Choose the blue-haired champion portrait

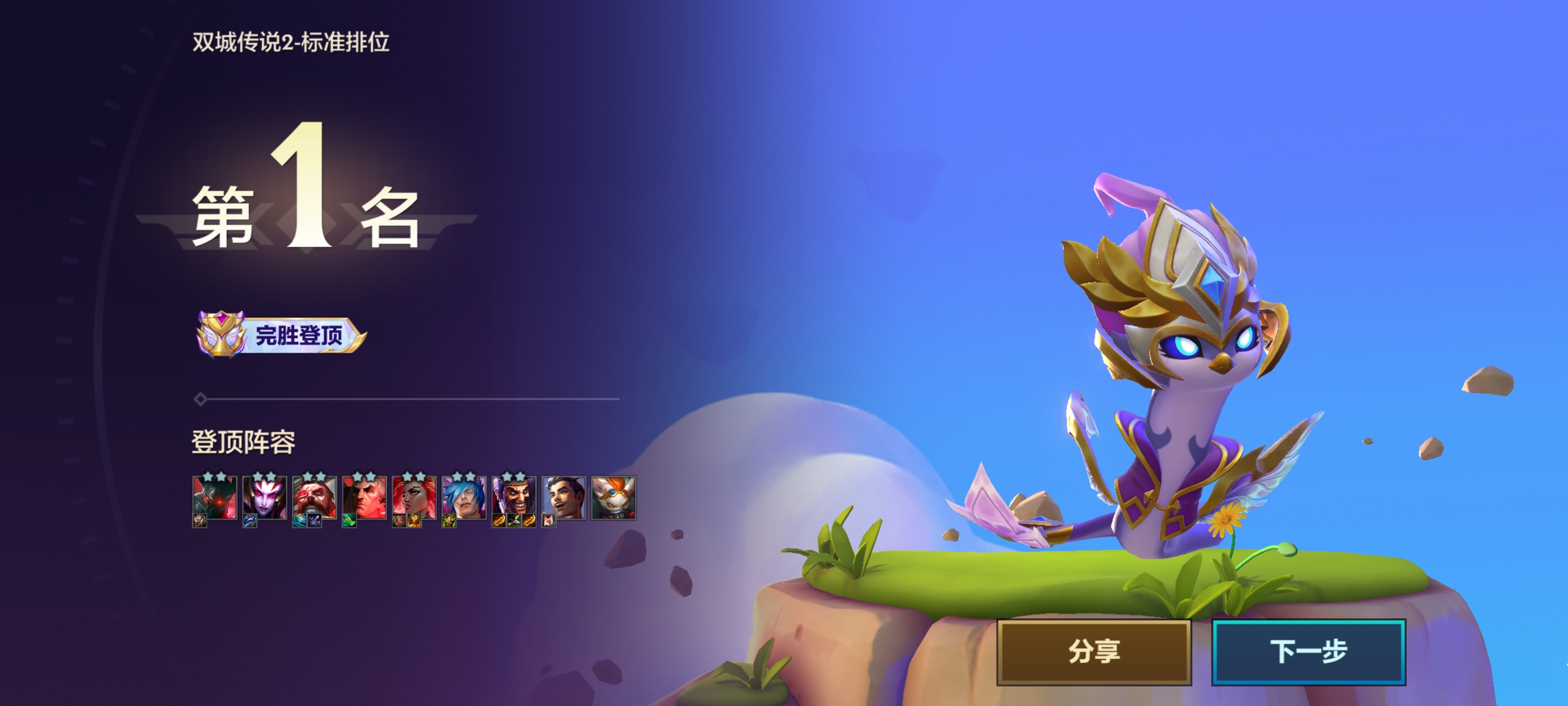pyautogui.click(x=464, y=498)
